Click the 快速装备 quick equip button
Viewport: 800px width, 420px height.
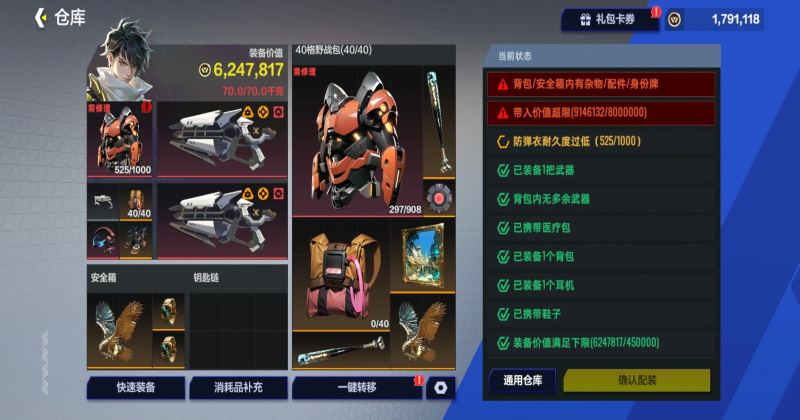click(x=135, y=387)
